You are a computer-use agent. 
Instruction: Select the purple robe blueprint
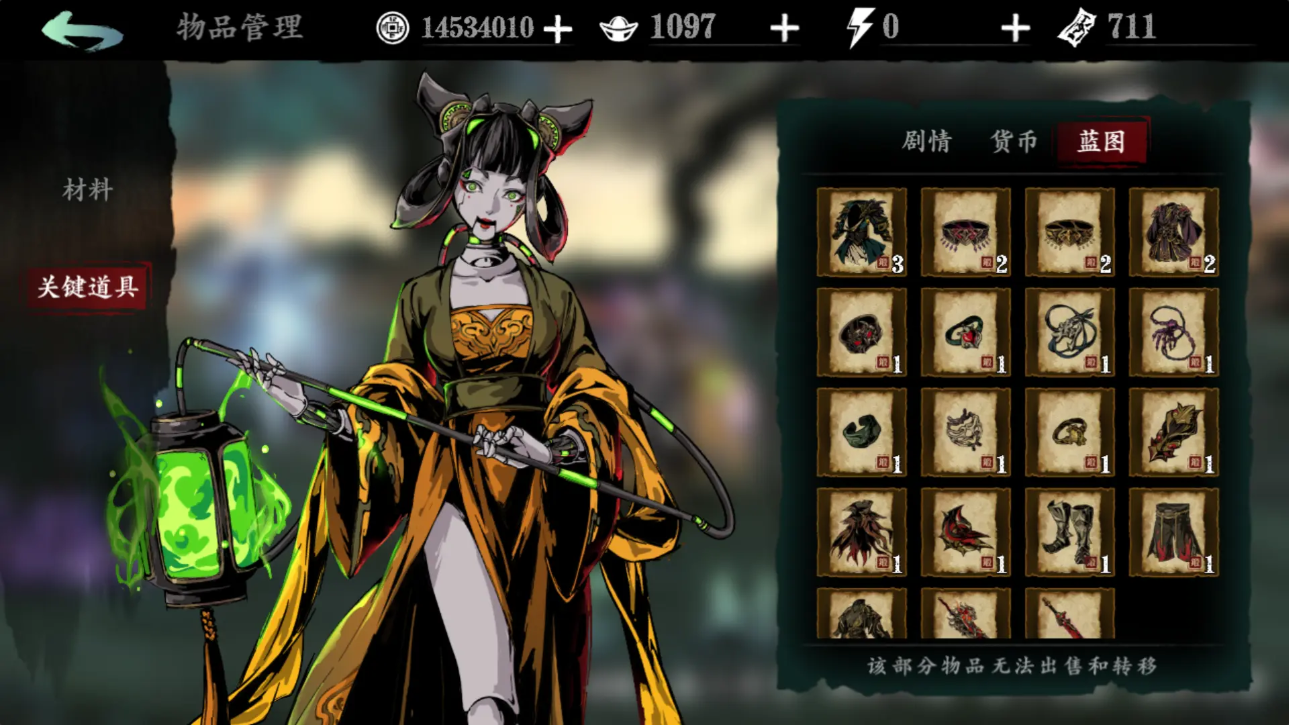click(1173, 232)
